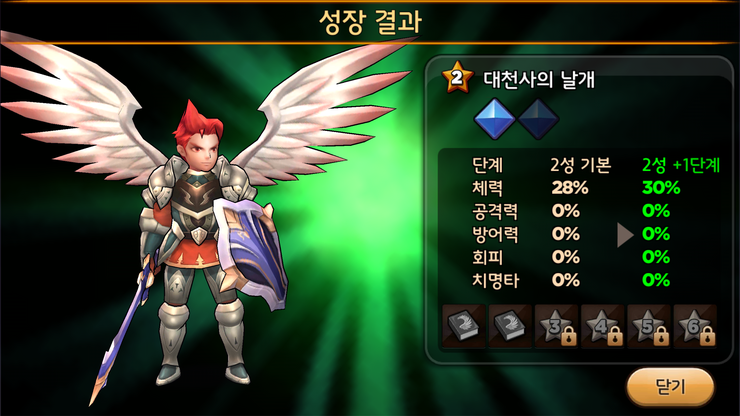The height and width of the screenshot is (416, 740).
Task: Click the dark unlit diamond gem
Action: click(x=538, y=120)
